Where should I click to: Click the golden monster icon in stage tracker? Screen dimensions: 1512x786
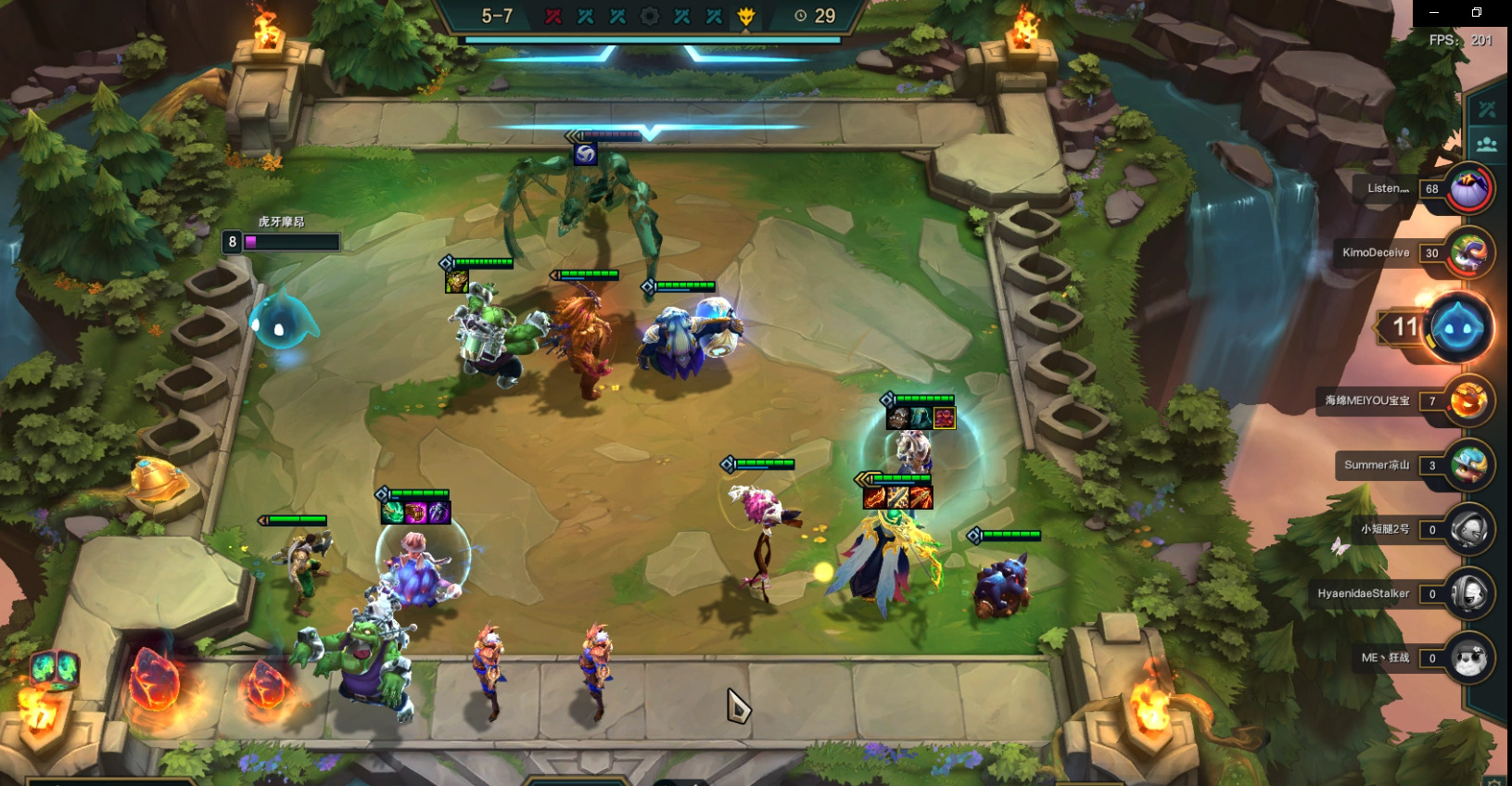click(746, 17)
